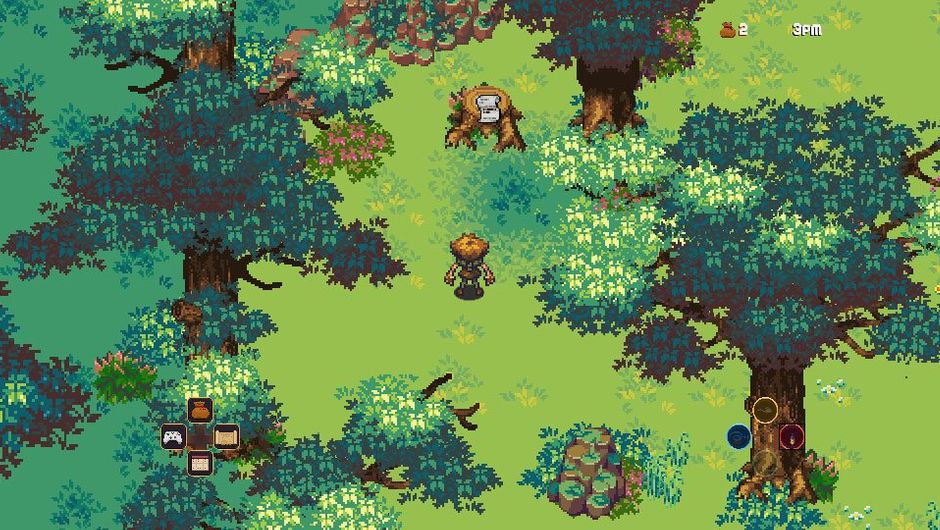
Task: Open the map scroll icon
Action: [x=226, y=437]
